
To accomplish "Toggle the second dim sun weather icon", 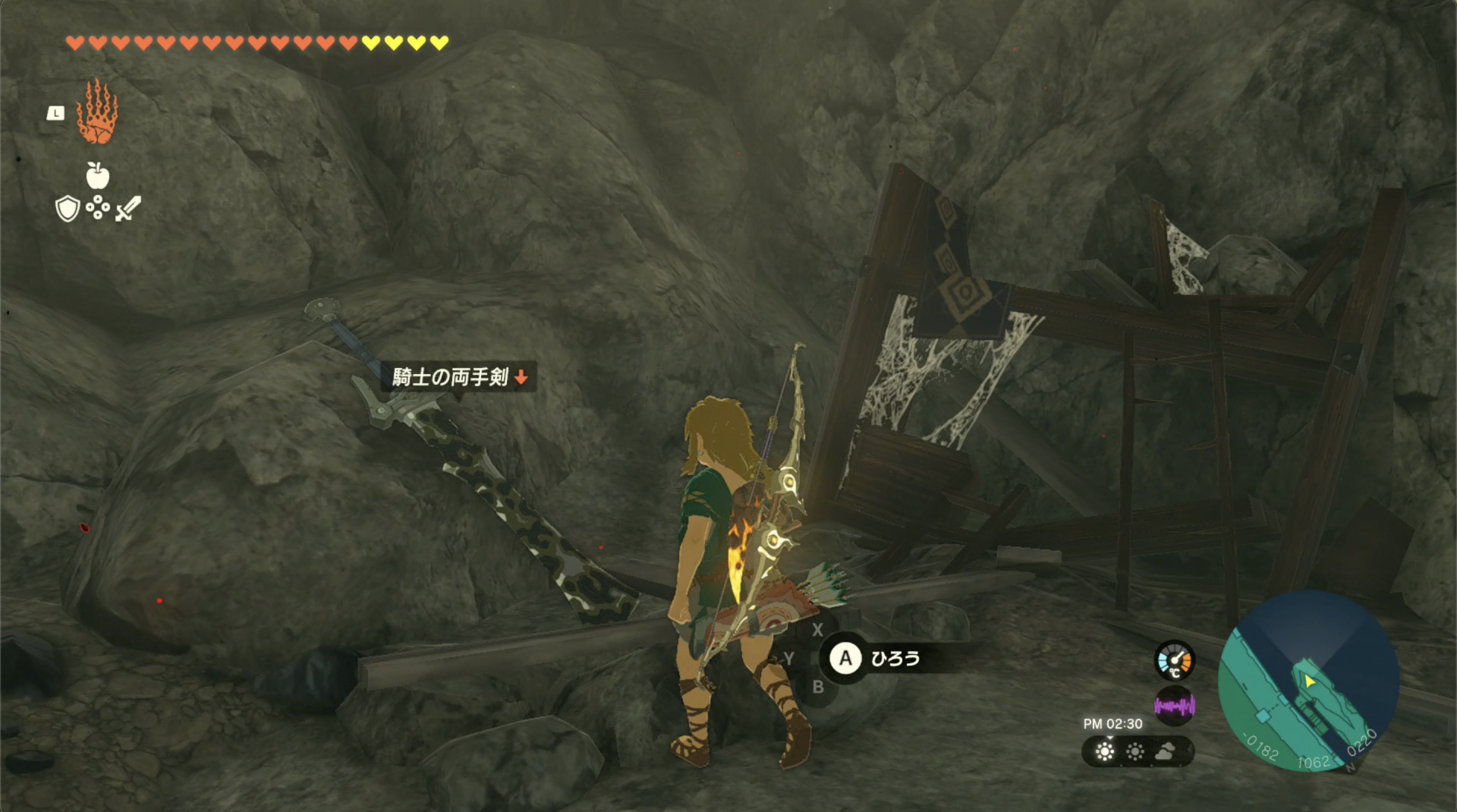I will (x=1135, y=751).
